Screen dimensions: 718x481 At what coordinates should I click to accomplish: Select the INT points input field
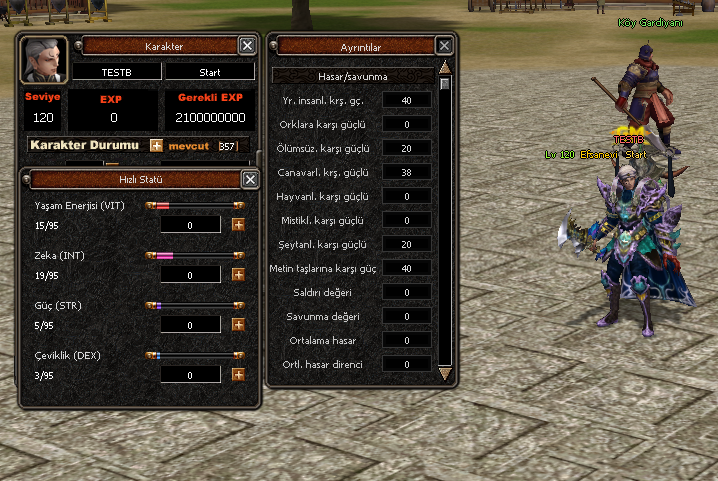(190, 274)
